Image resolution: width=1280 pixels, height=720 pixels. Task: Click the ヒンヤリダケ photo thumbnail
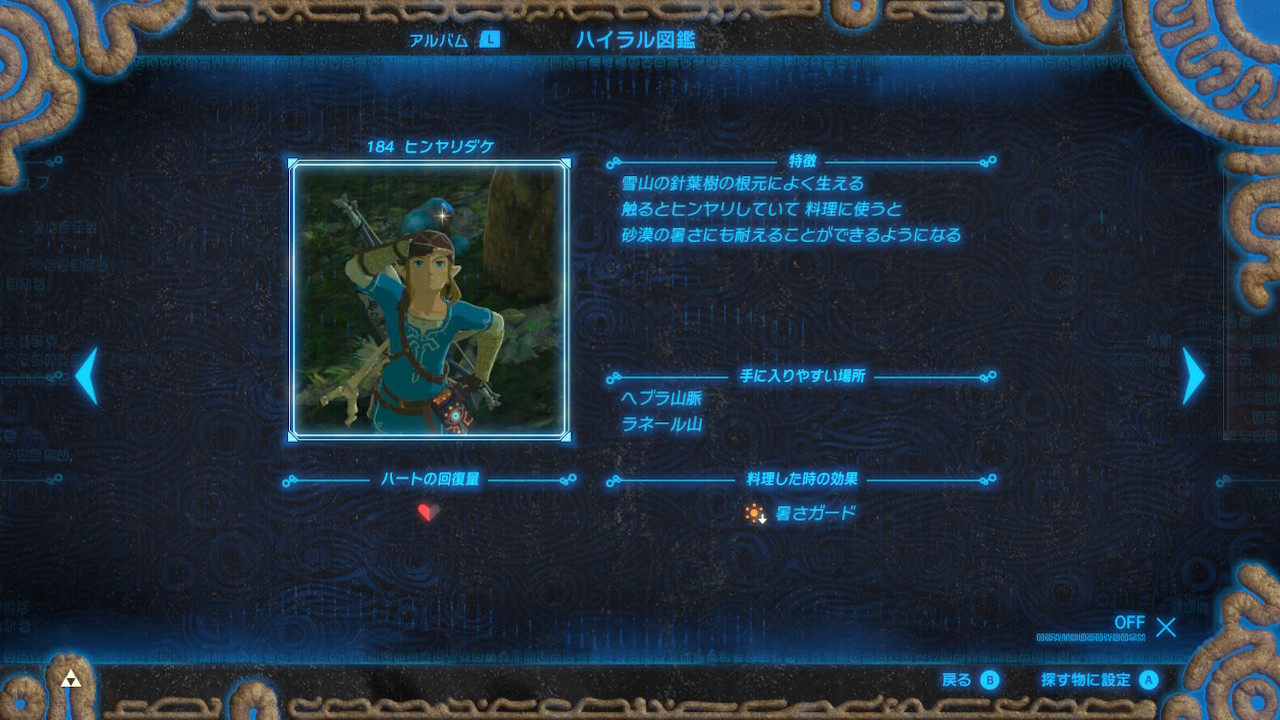[x=429, y=301]
